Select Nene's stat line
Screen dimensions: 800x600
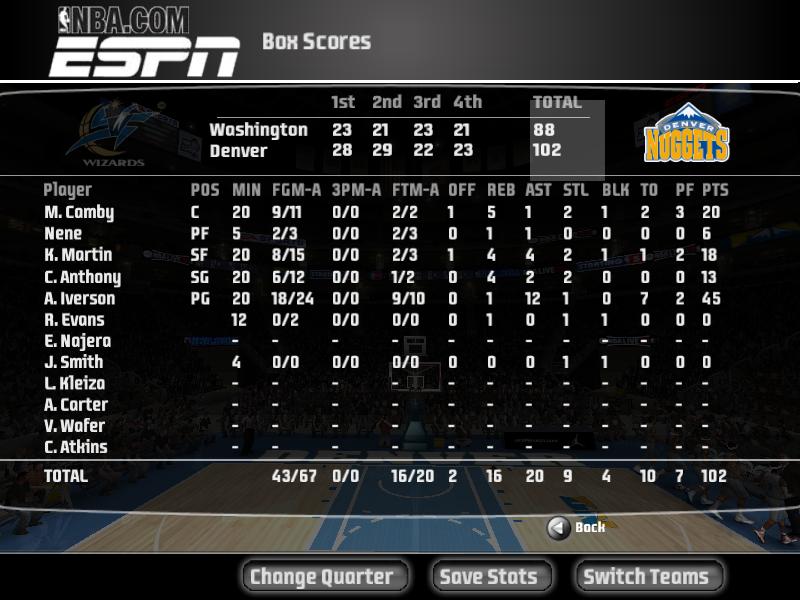63,235
